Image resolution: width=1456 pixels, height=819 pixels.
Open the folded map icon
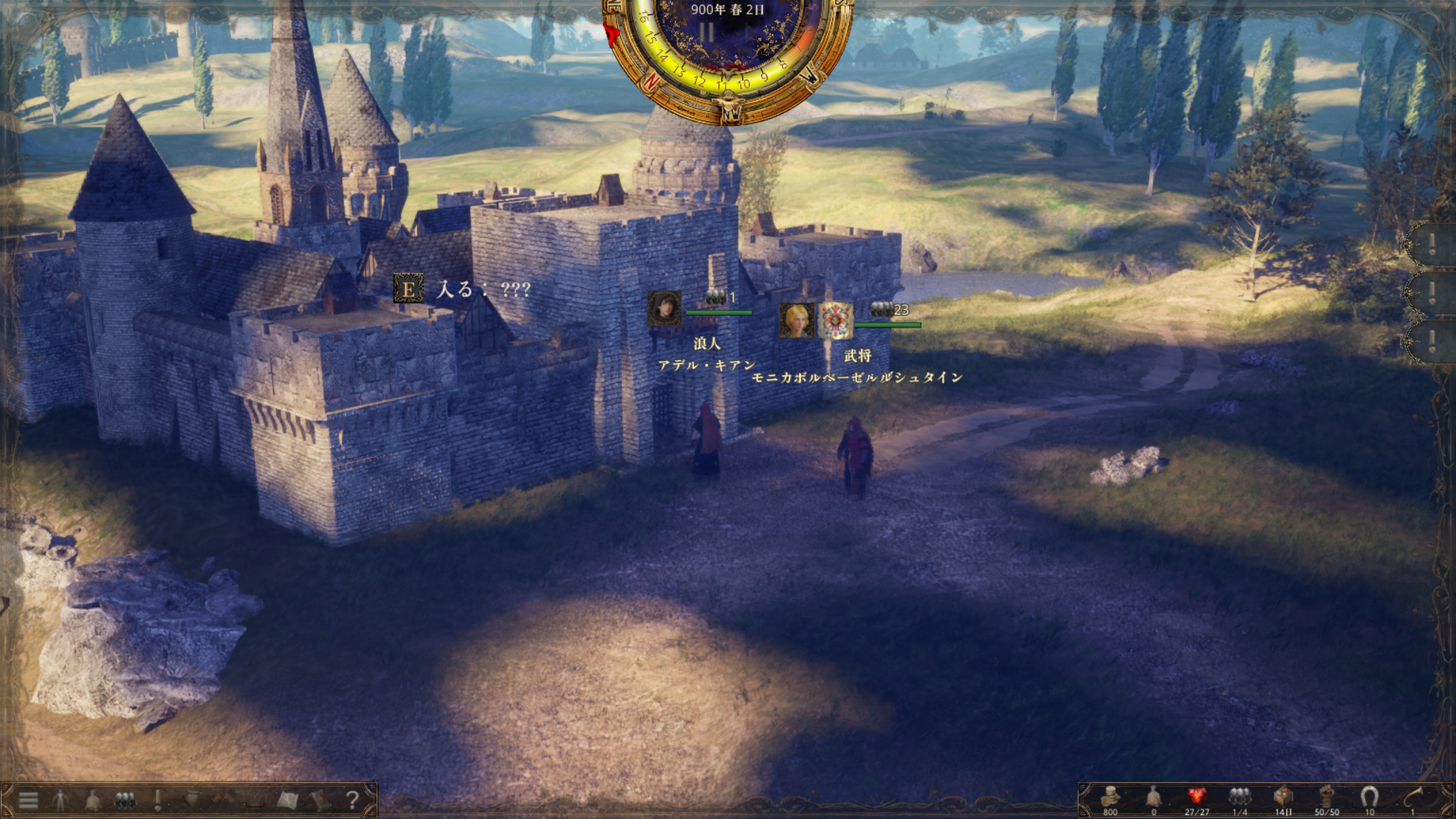[287, 799]
